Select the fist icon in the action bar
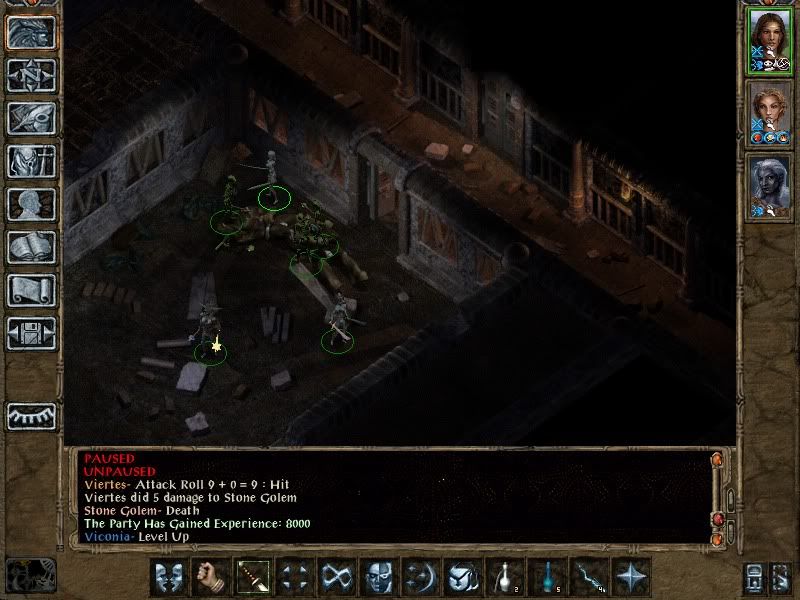This screenshot has height=600, width=800. [x=210, y=577]
